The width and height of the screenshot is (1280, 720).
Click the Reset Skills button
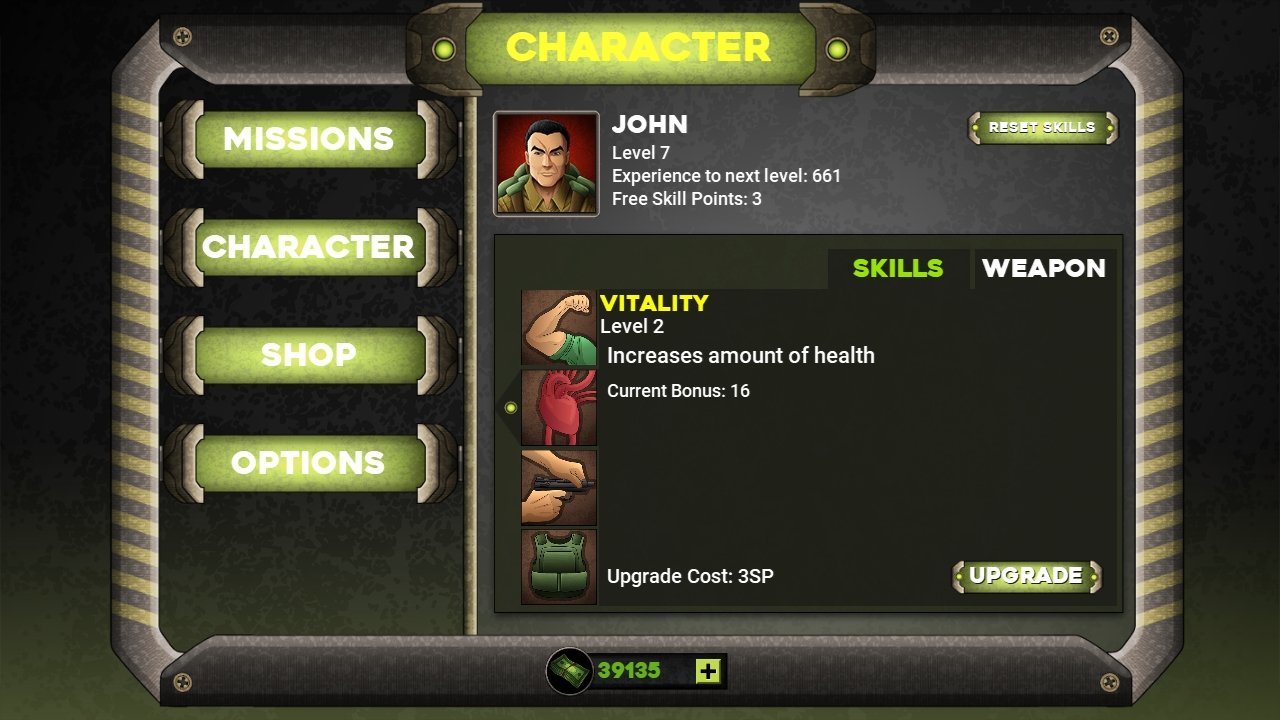click(1042, 128)
